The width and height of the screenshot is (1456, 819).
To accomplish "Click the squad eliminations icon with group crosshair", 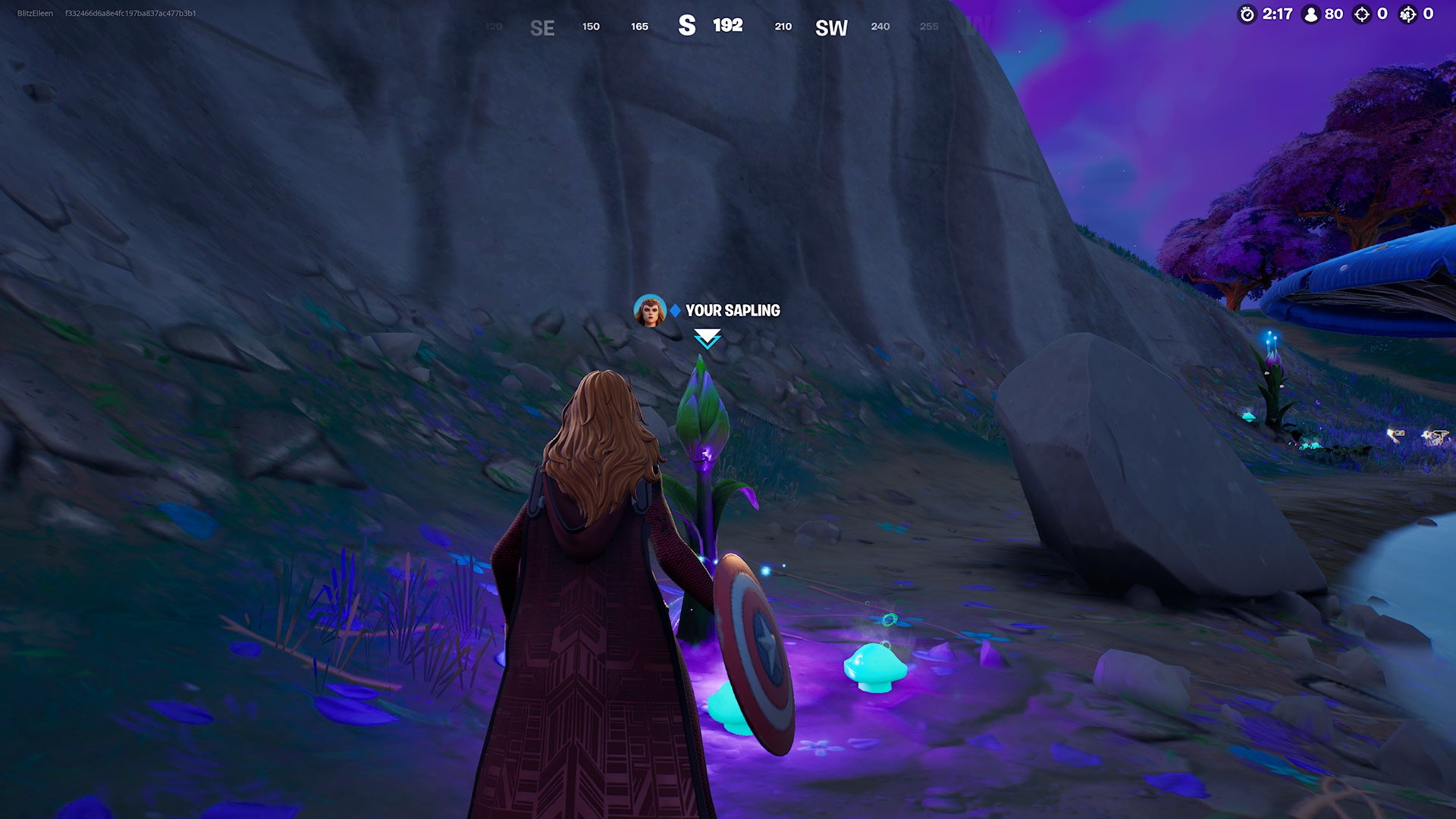I will (x=1408, y=14).
